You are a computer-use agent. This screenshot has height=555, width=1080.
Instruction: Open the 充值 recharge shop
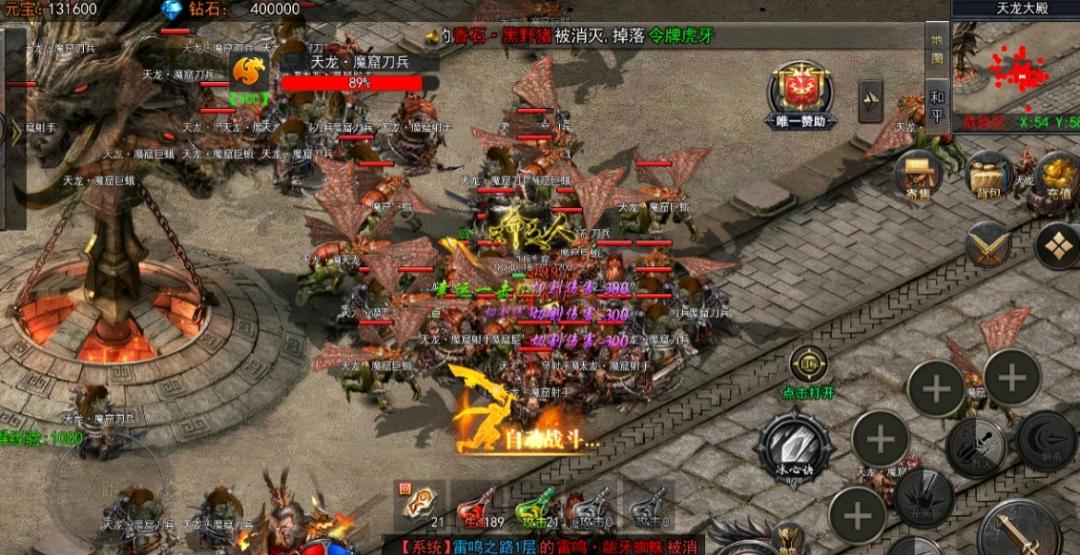click(1057, 176)
